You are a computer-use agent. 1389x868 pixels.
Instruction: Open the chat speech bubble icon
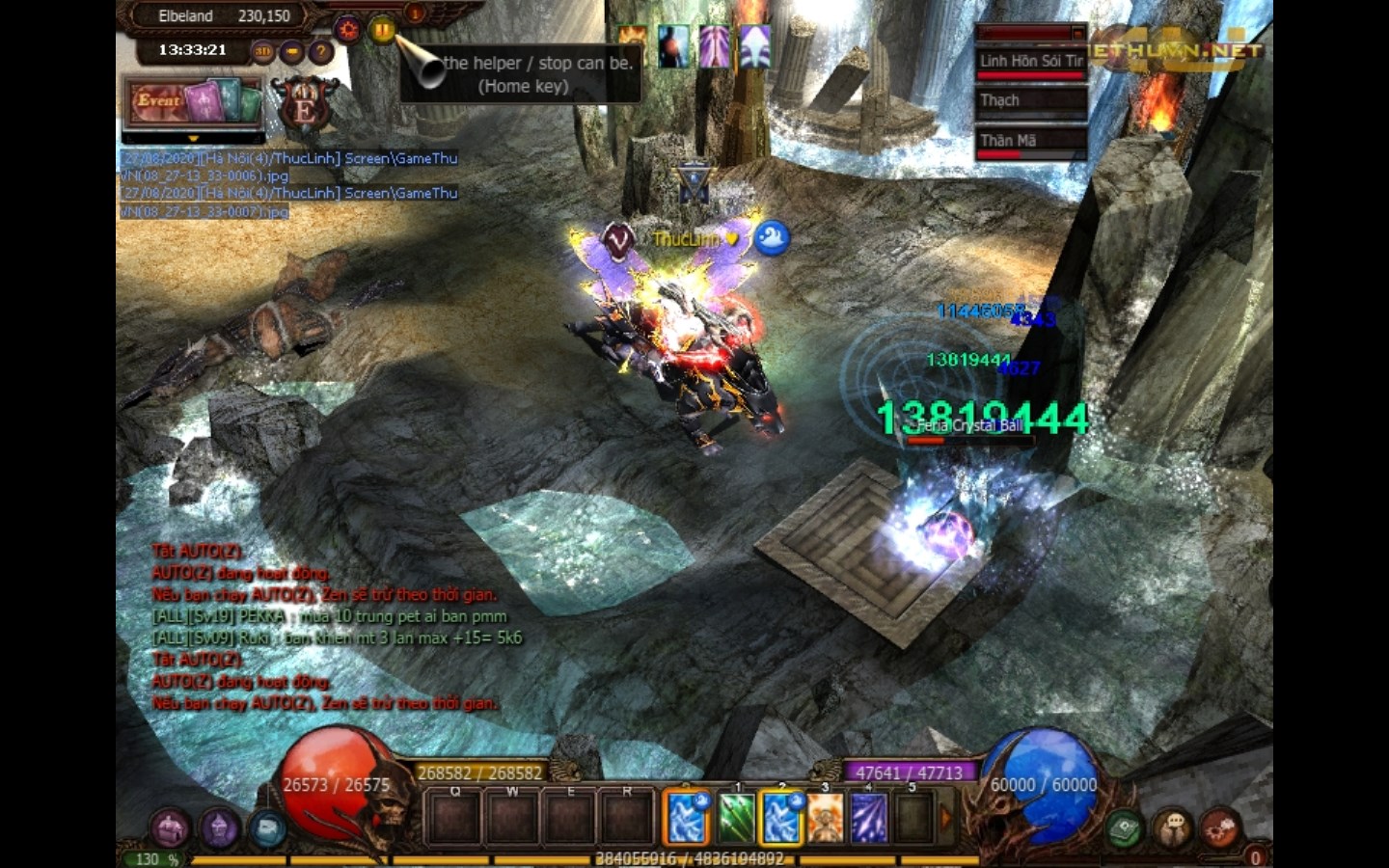pyautogui.click(x=1173, y=828)
